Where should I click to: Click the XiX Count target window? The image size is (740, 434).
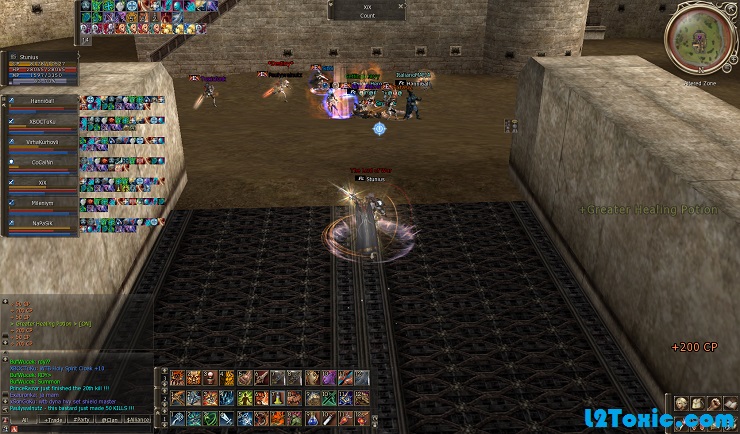[367, 11]
